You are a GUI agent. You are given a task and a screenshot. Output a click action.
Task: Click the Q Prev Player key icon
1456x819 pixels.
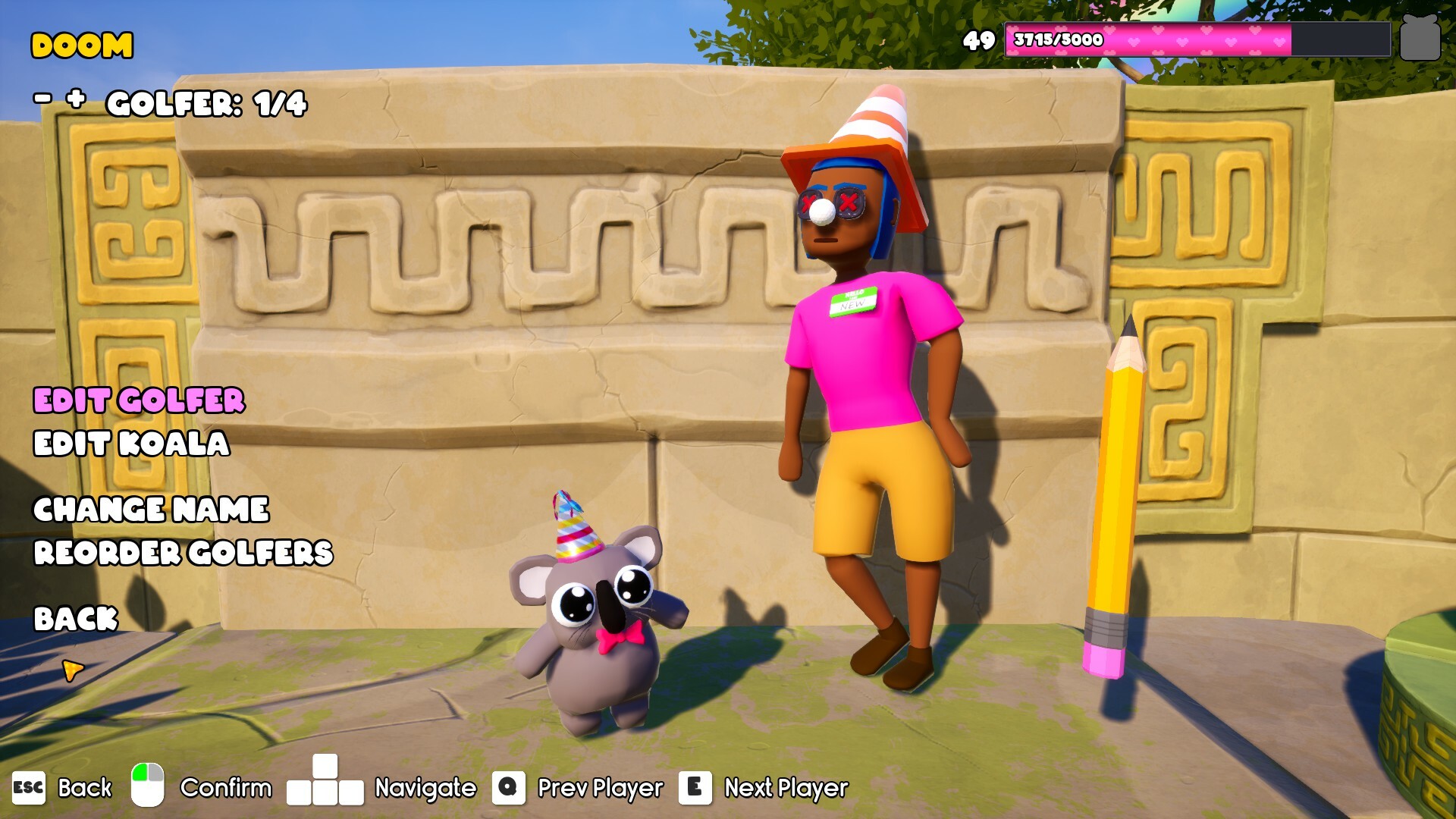pos(510,788)
